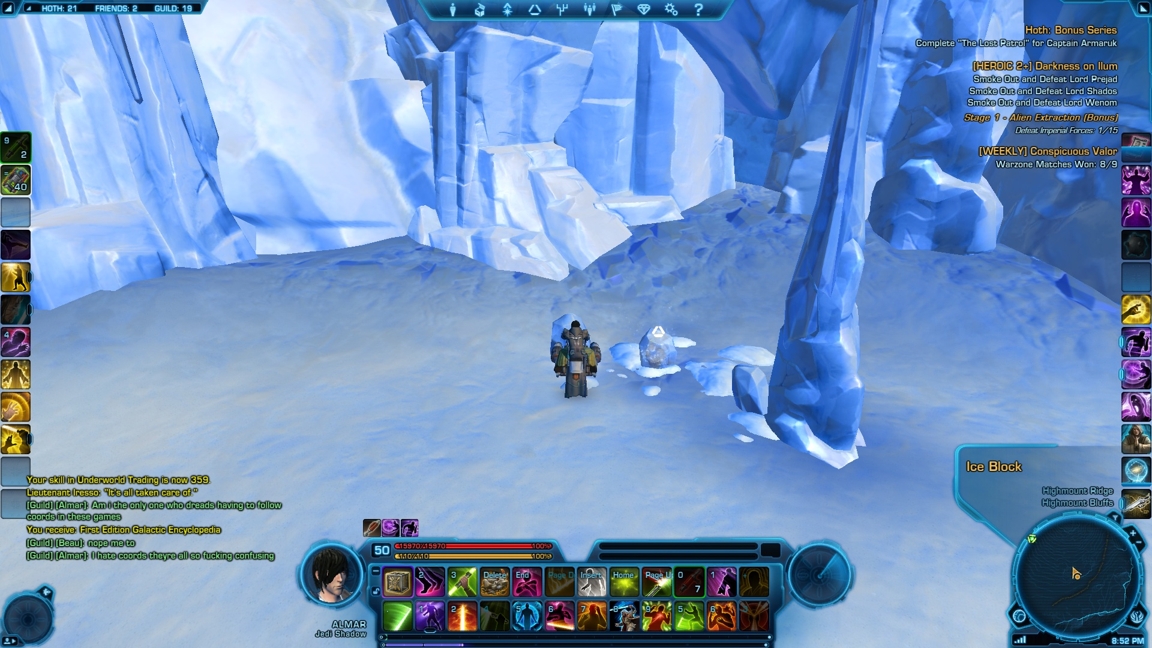
Task: Activate the green slash ability in the bottom hotbar row
Action: (x=398, y=616)
